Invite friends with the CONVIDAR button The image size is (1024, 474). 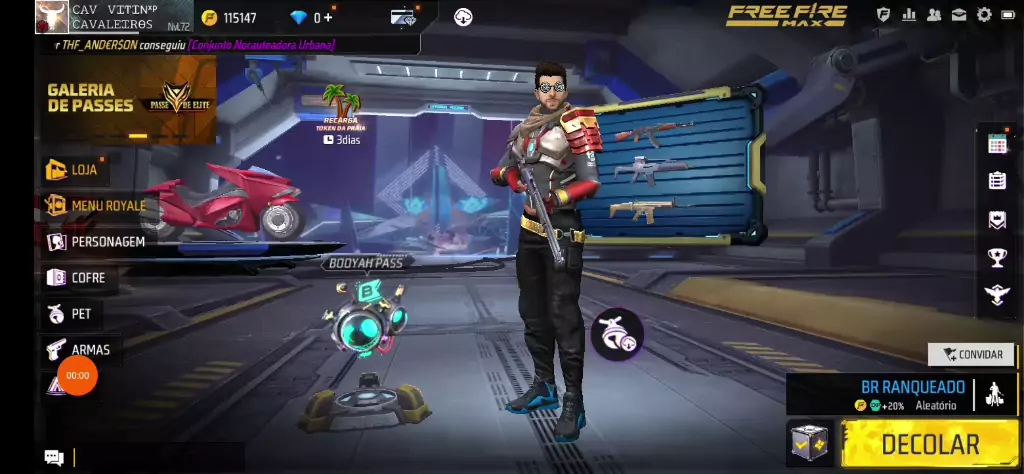(x=971, y=355)
